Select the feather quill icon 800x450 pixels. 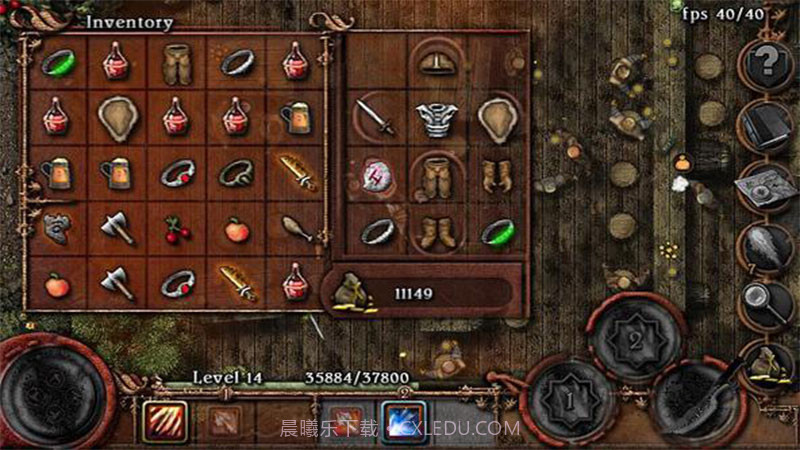coord(767,245)
